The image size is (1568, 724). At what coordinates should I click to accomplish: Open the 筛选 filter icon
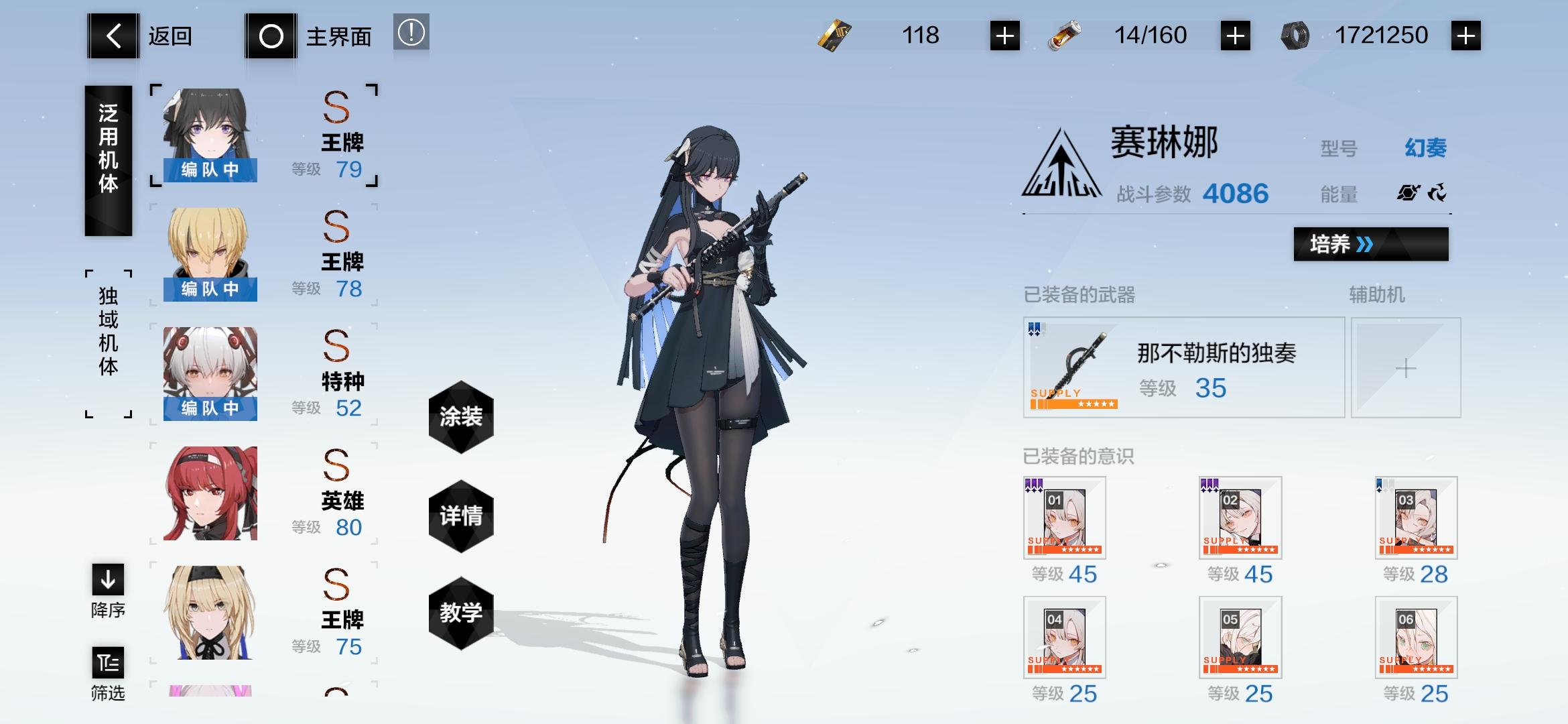click(107, 664)
